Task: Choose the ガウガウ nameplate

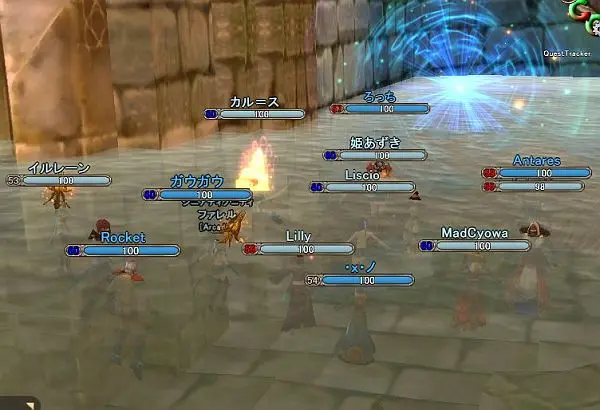Action: [x=196, y=181]
